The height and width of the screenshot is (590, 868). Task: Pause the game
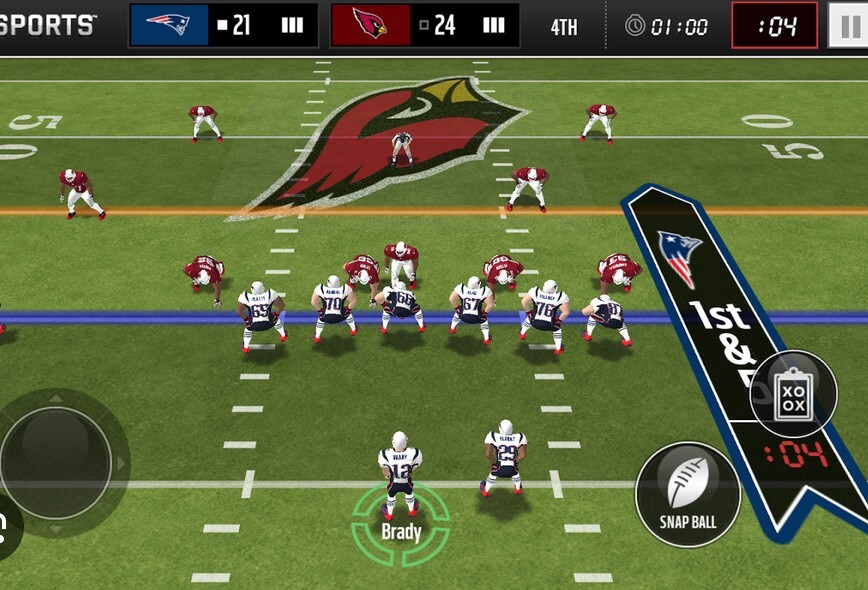coord(848,25)
